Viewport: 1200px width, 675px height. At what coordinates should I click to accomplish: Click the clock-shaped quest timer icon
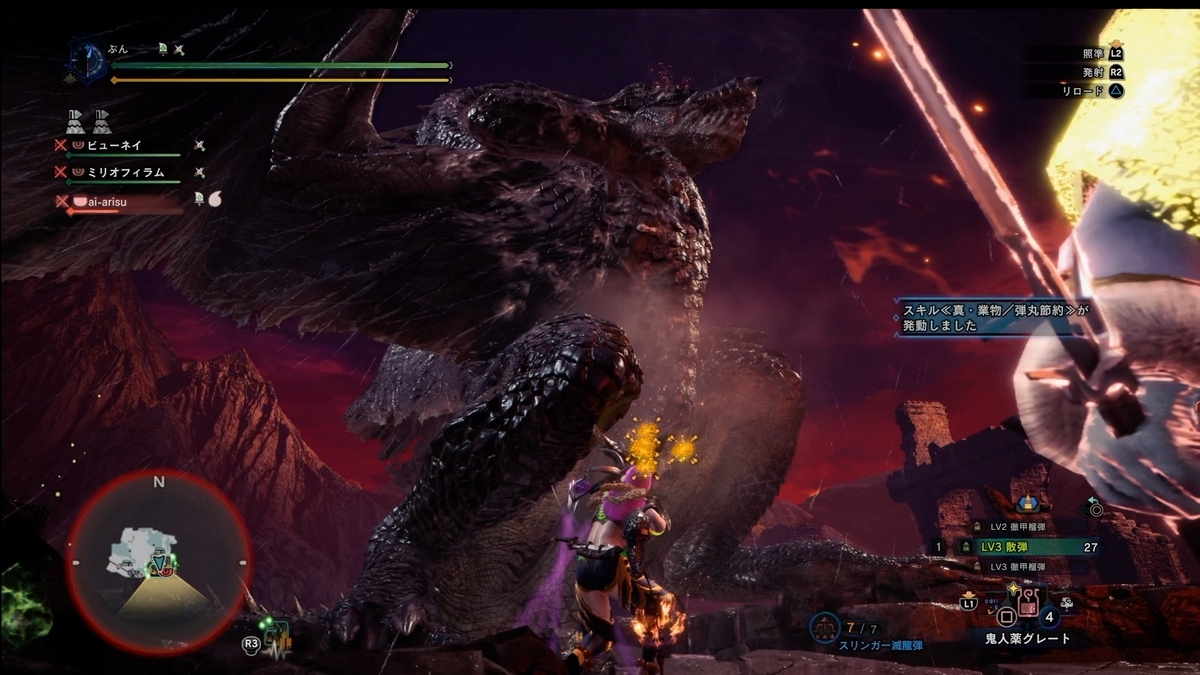tap(86, 60)
